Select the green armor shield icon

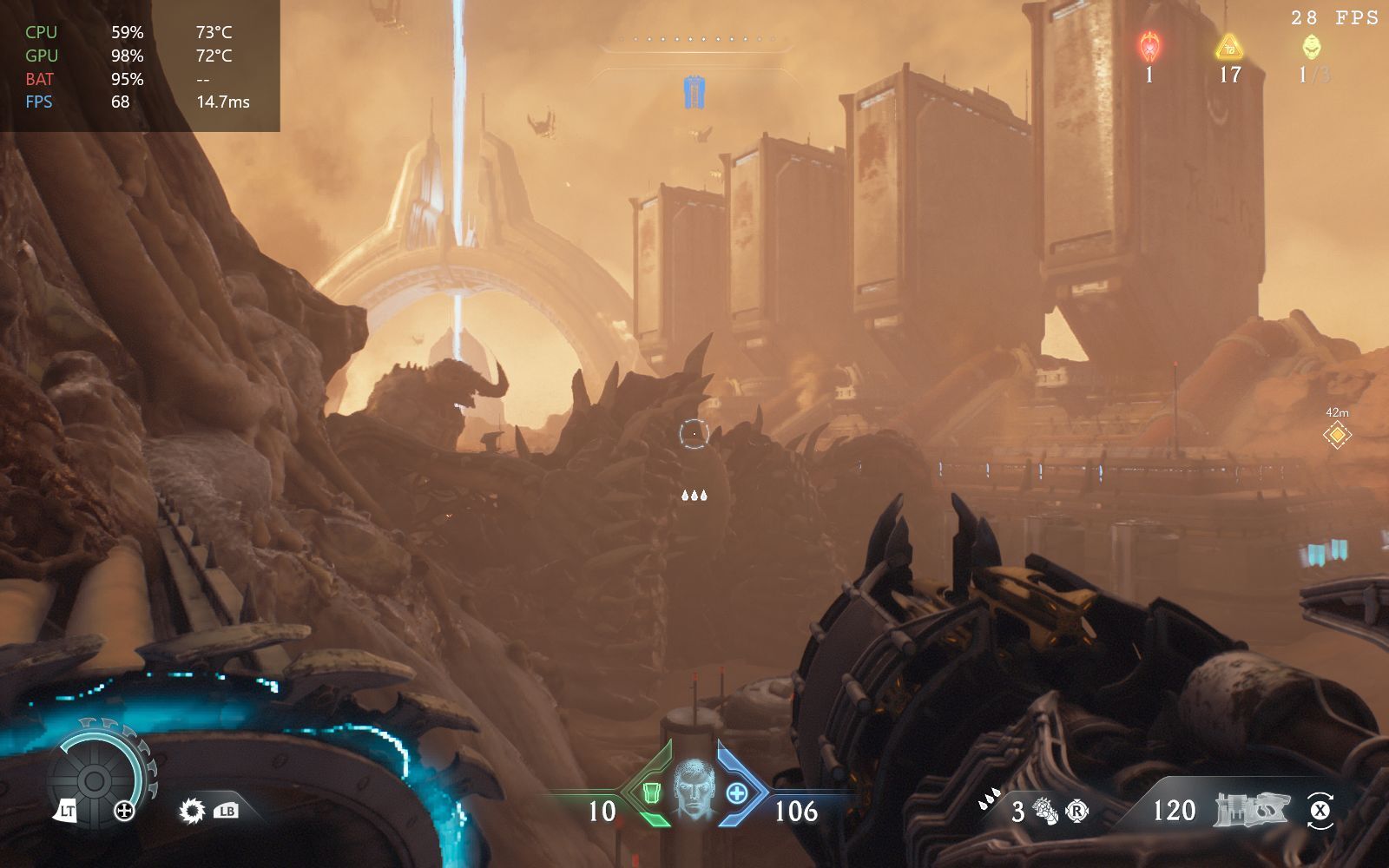(x=651, y=792)
